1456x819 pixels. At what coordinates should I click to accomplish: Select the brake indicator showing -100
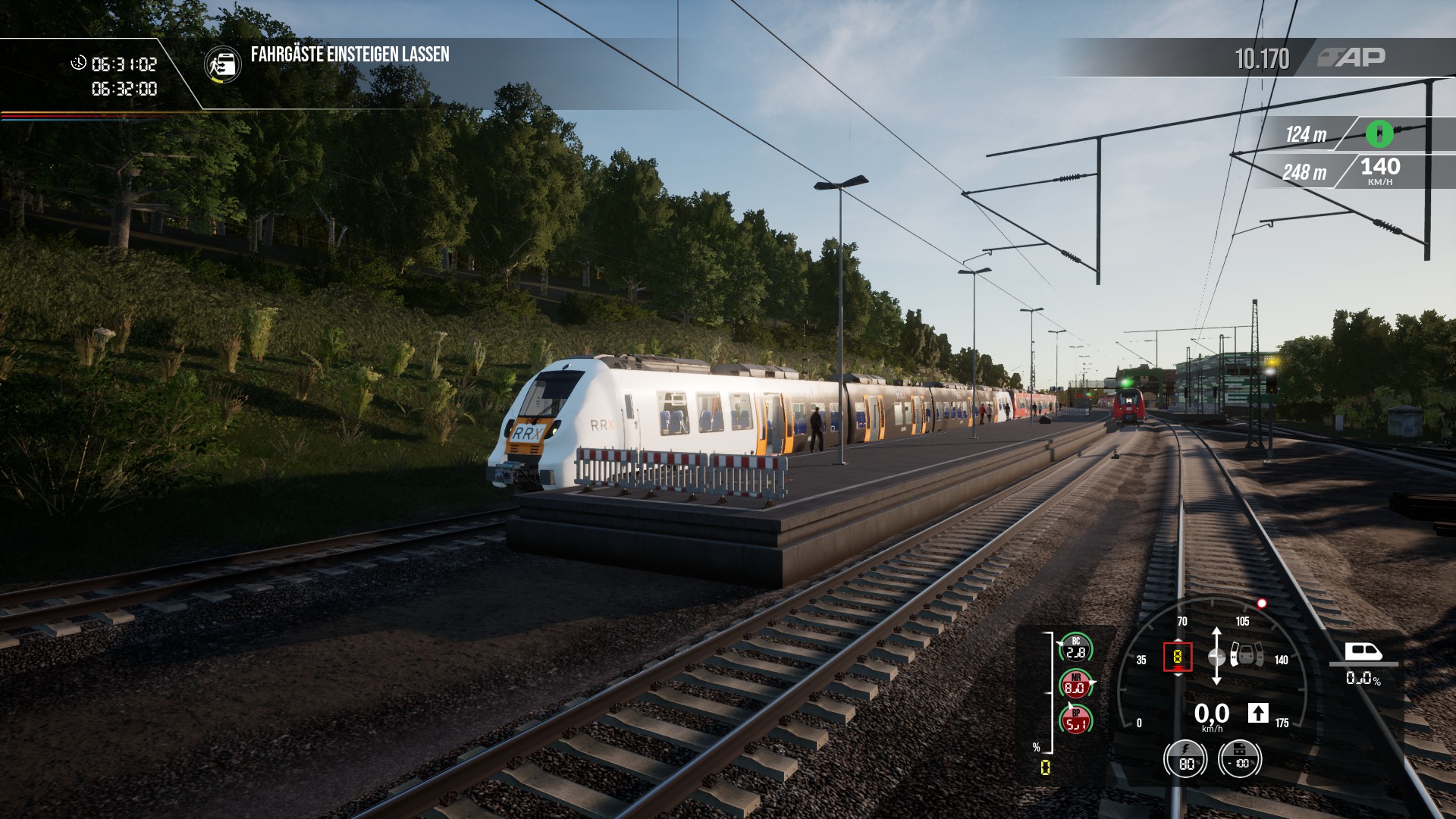1240,758
